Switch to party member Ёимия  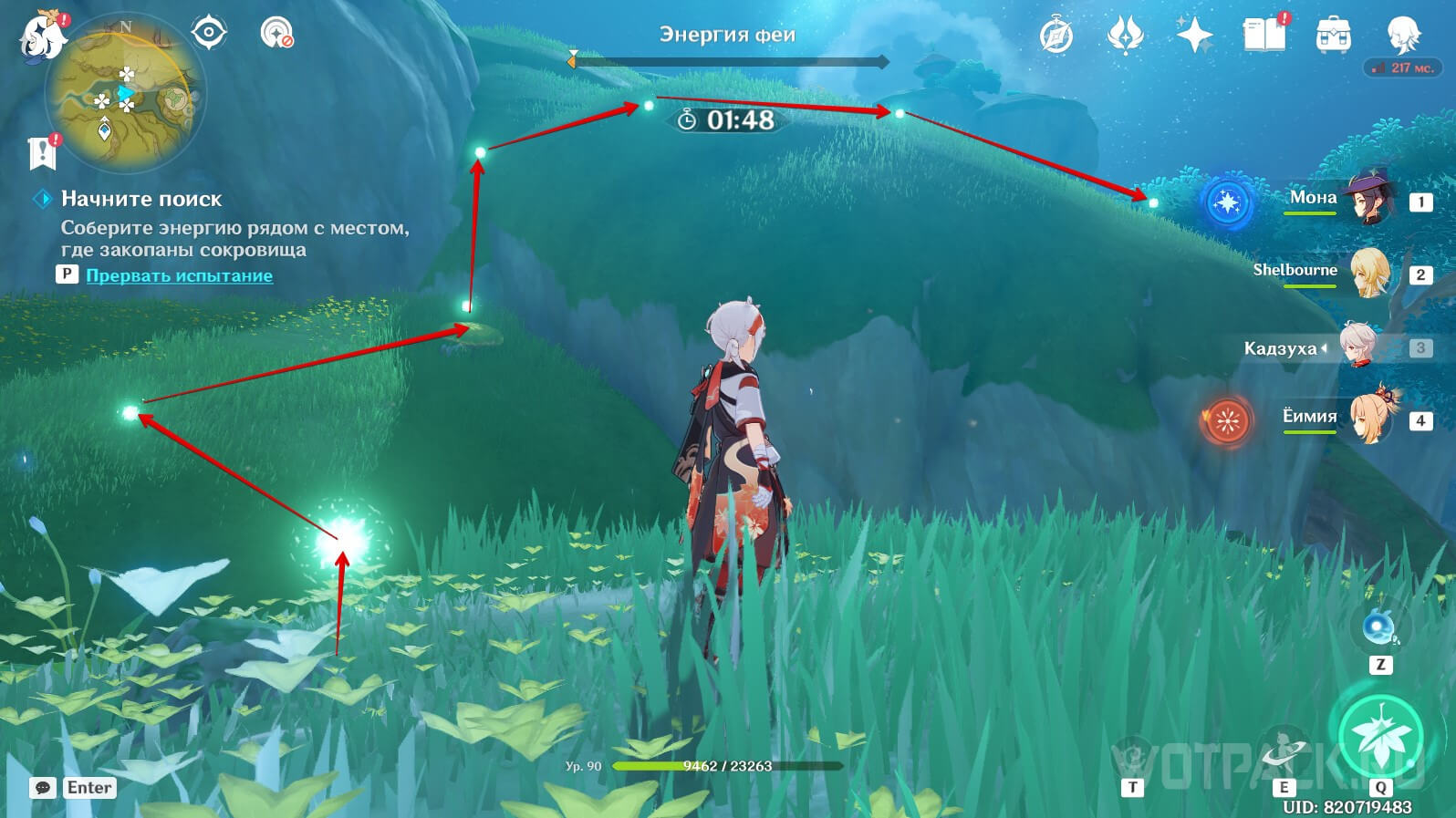pos(1368,418)
